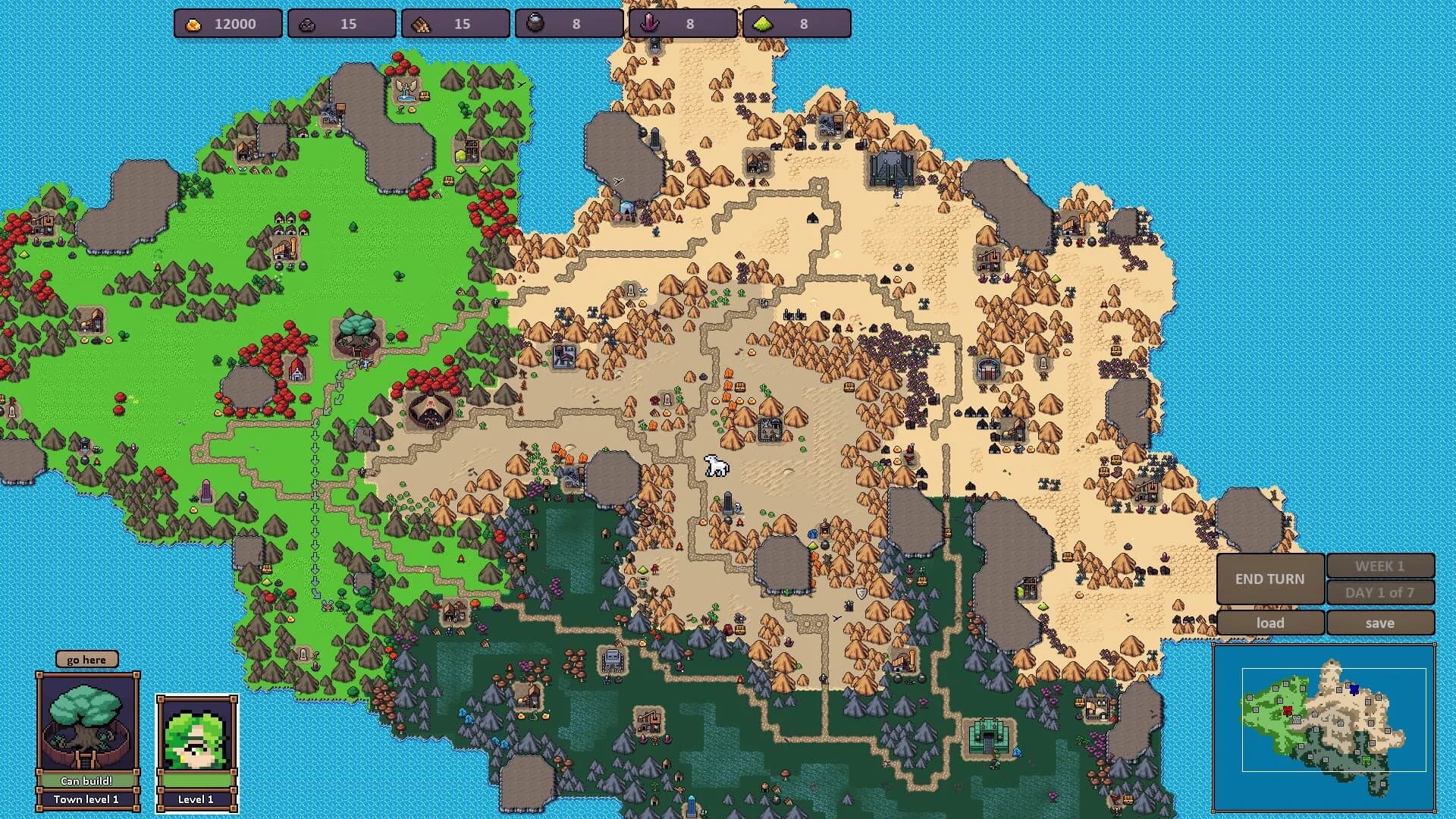The height and width of the screenshot is (819, 1456).
Task: Click the mercury pot resource icon
Action: pos(537,24)
